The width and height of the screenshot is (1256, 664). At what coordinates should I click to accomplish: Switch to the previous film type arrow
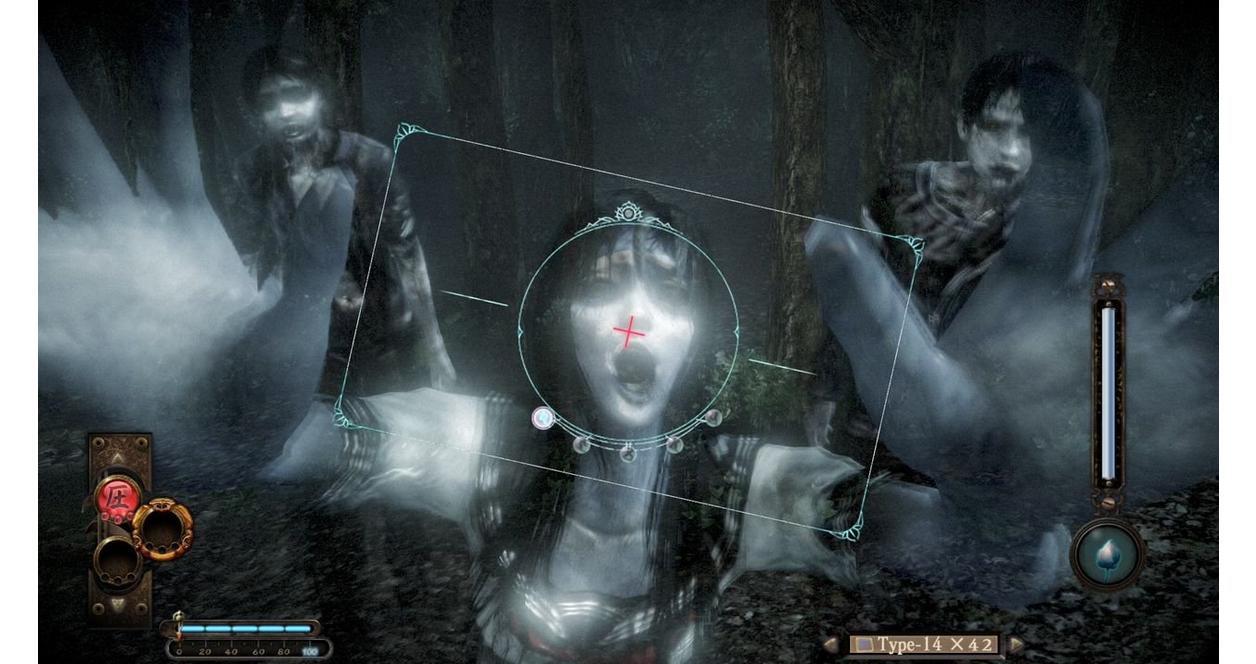point(831,645)
